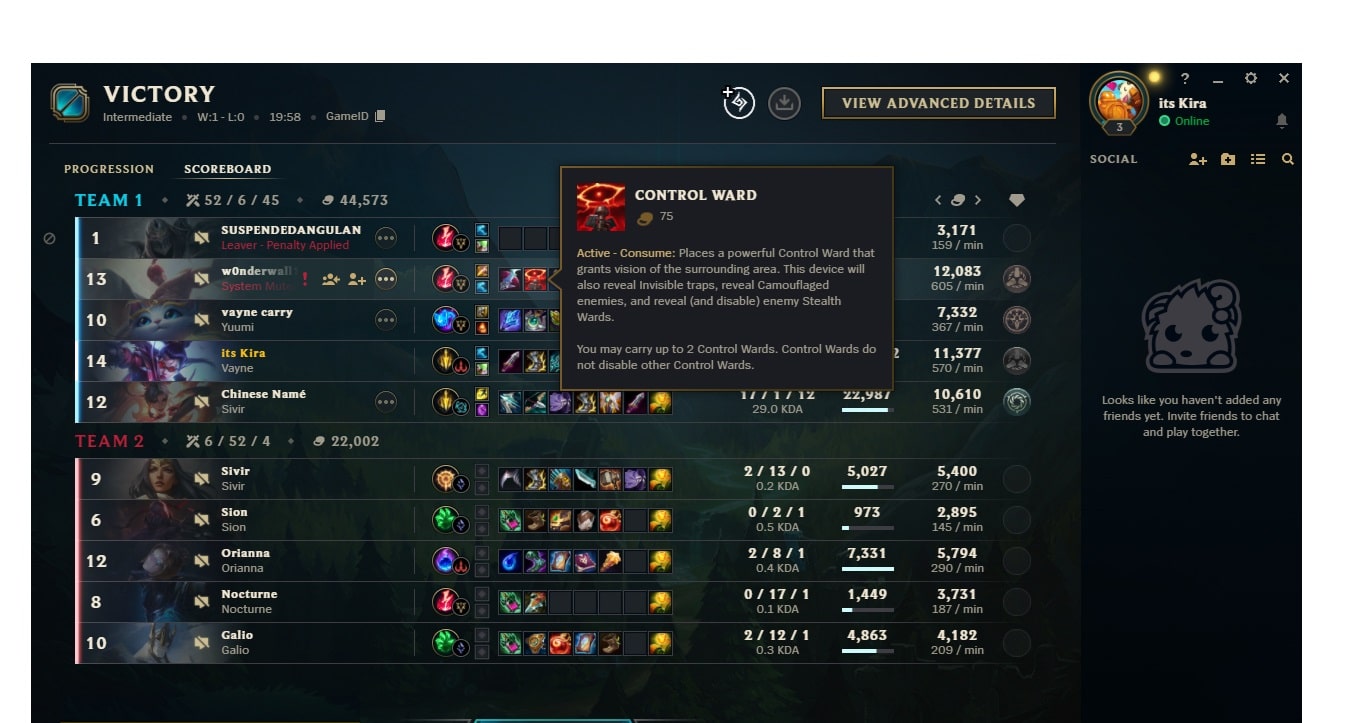Copy the GameID with the copy icon

(381, 116)
